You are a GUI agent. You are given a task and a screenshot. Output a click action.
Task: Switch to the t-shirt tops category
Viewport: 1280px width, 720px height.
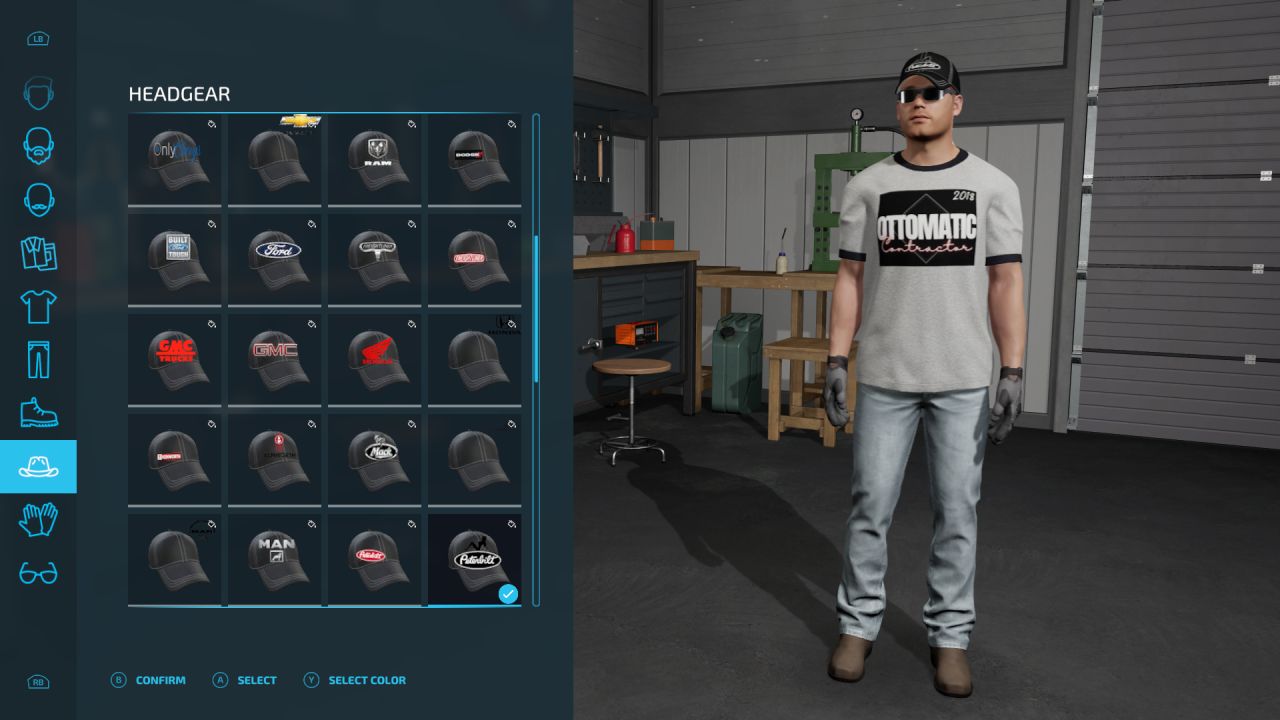pyautogui.click(x=38, y=306)
